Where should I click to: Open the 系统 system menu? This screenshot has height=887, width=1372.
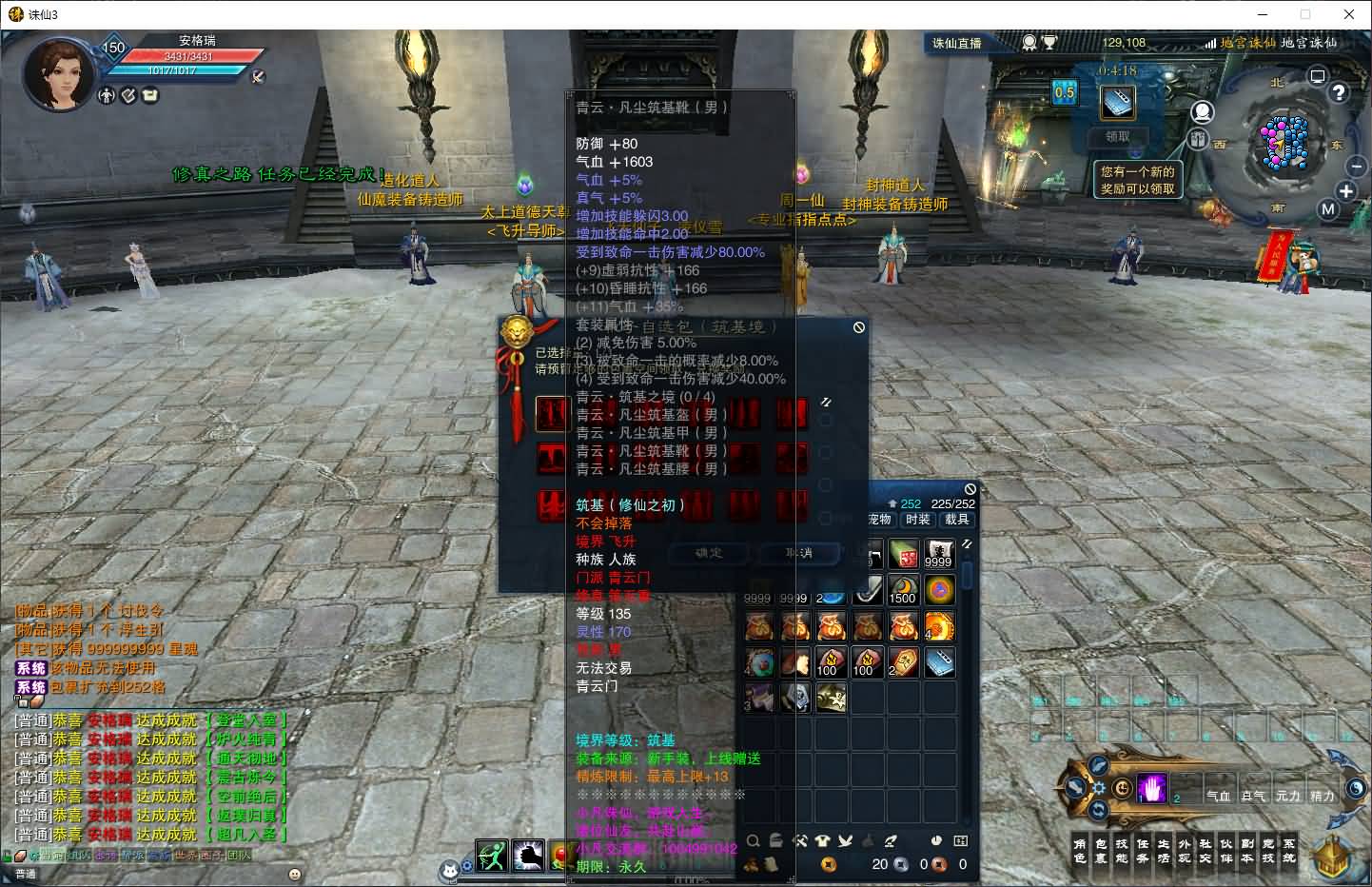coord(1289,851)
